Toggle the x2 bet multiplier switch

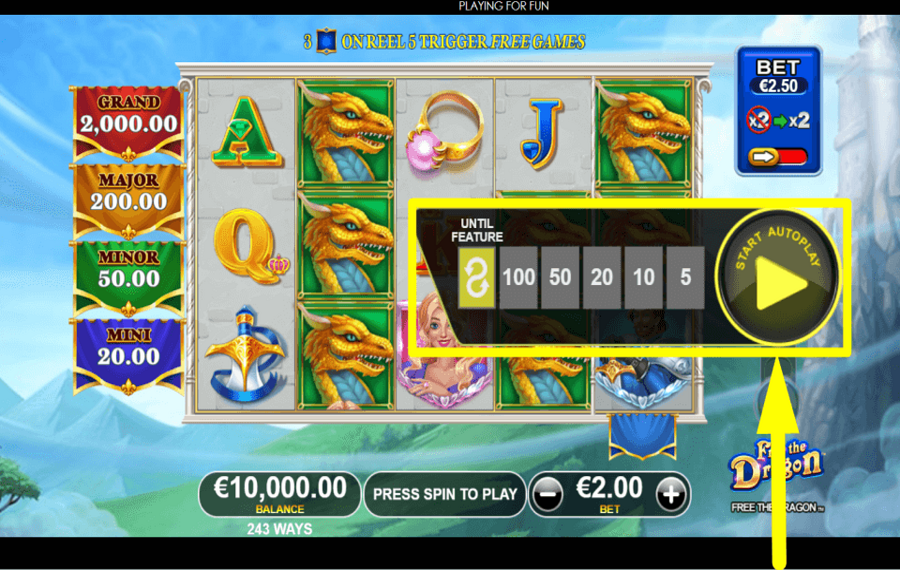[778, 157]
